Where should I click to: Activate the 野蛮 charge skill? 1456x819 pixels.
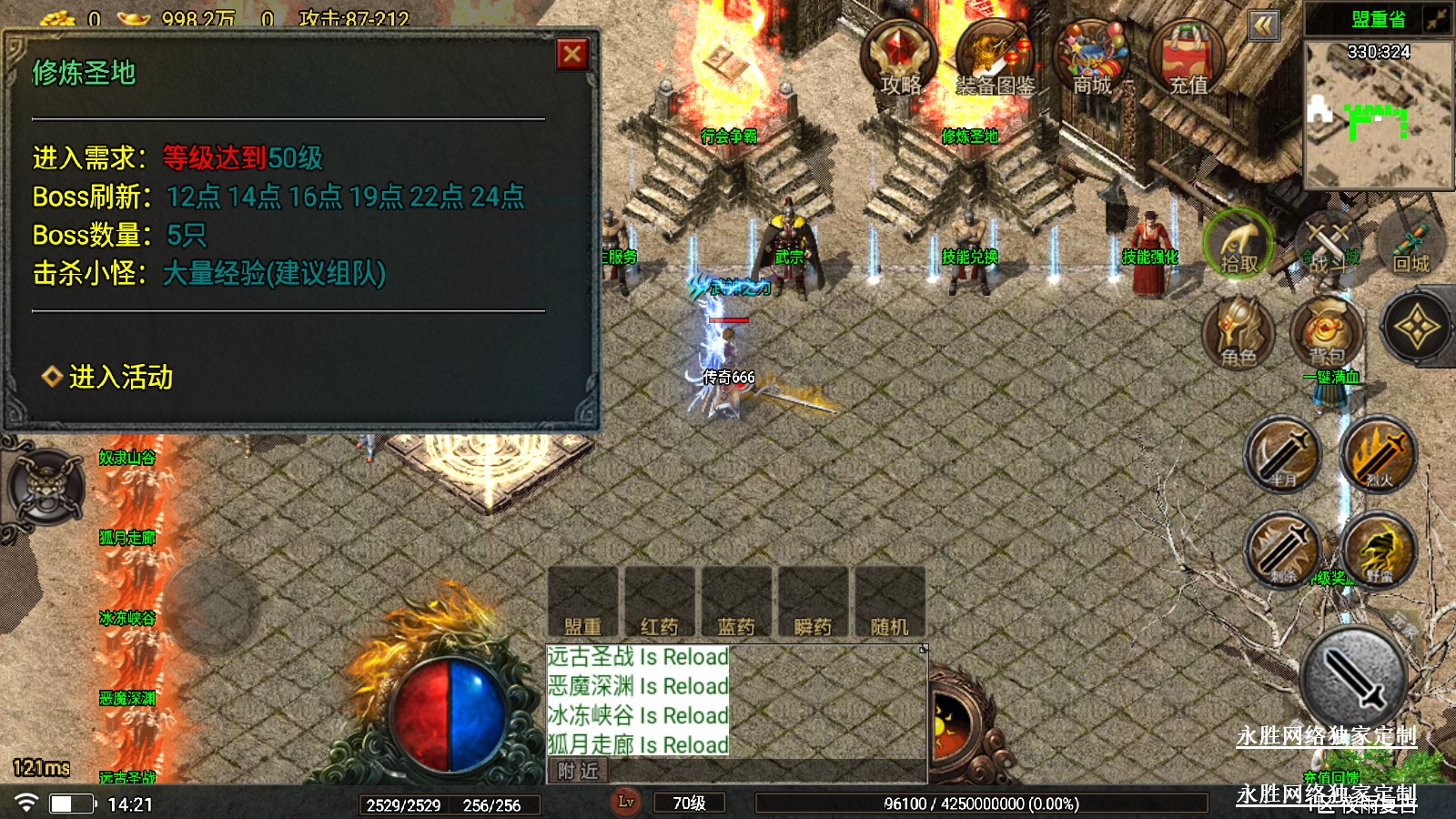click(1378, 549)
